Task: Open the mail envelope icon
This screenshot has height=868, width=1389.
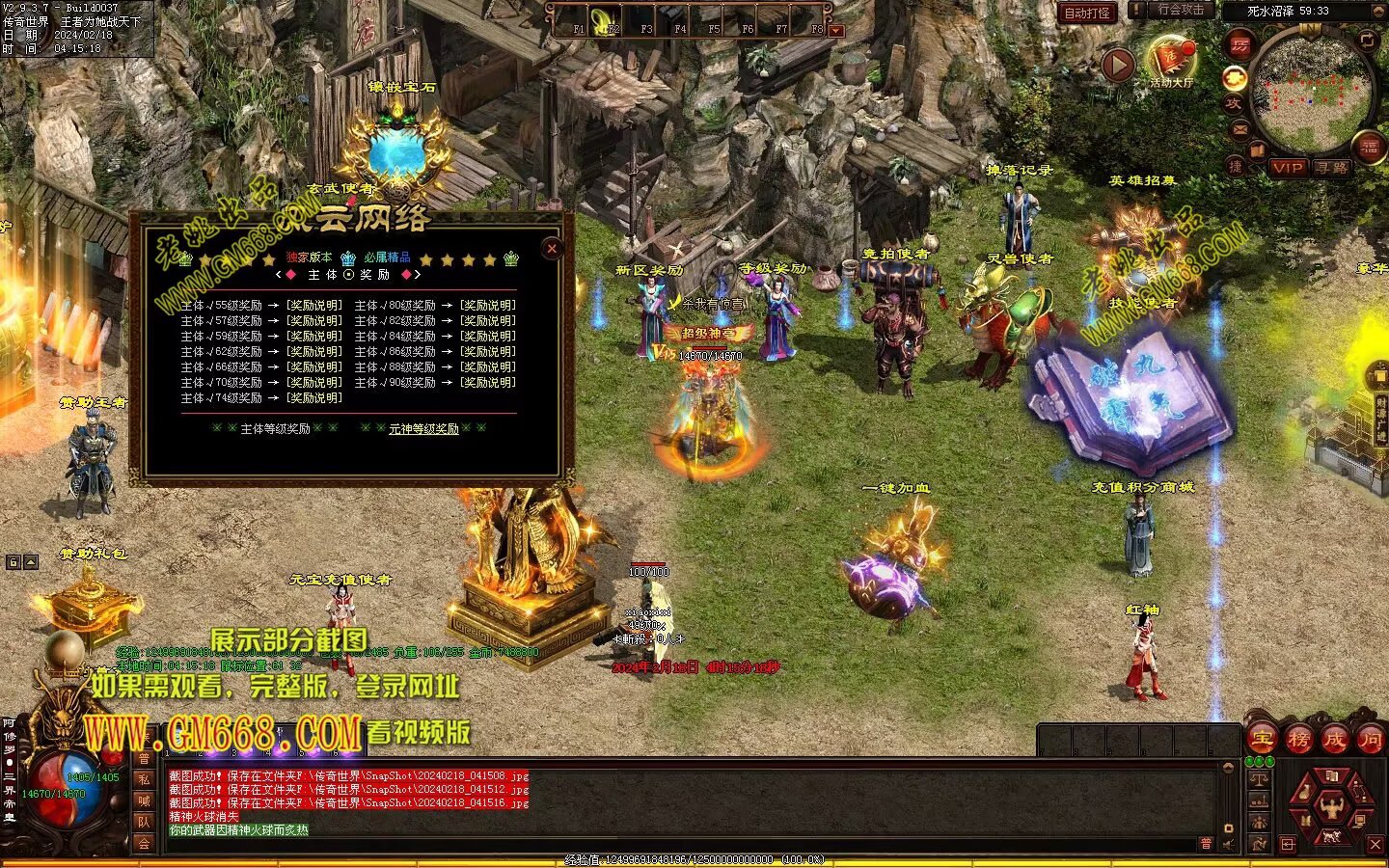Action: [x=1239, y=128]
